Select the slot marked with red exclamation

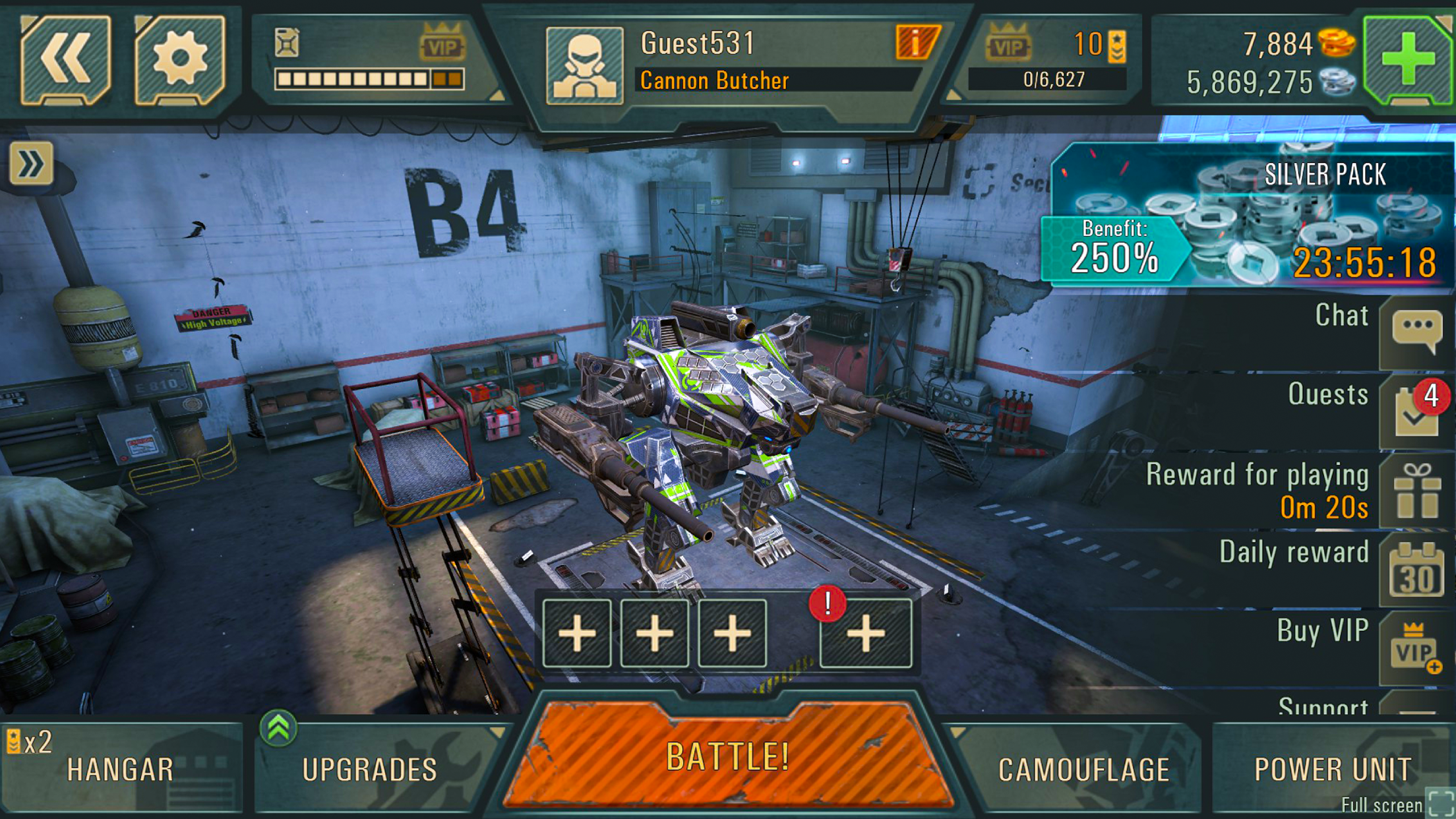[x=865, y=633]
